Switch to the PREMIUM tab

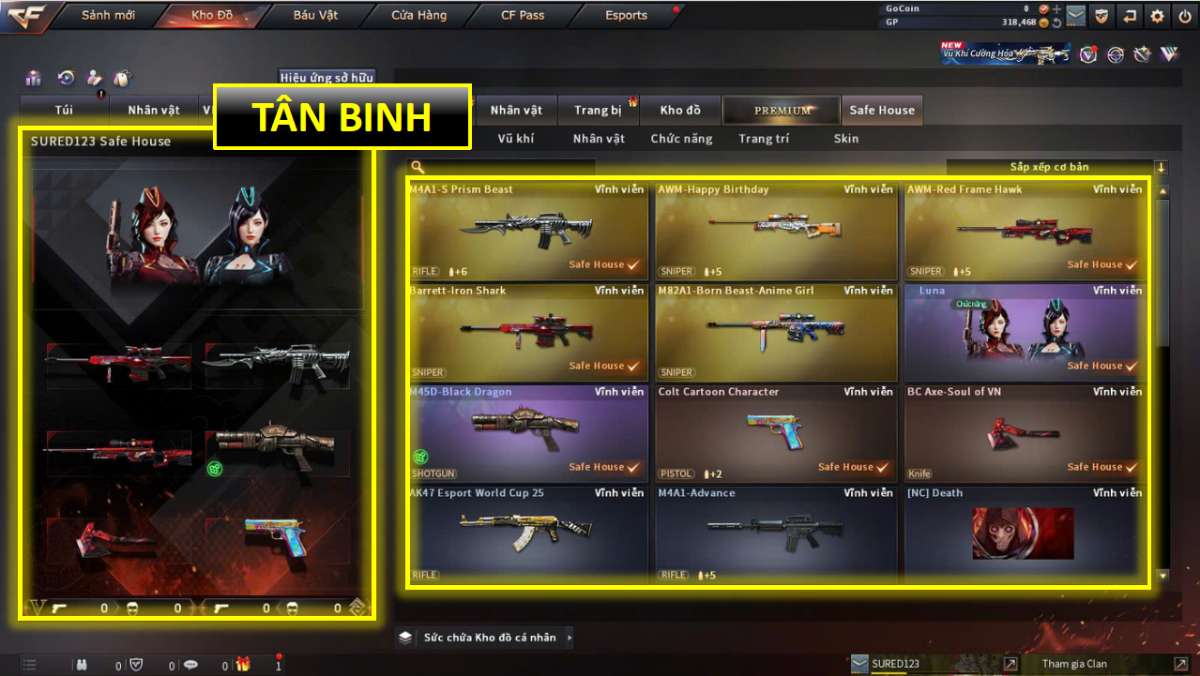(x=782, y=110)
